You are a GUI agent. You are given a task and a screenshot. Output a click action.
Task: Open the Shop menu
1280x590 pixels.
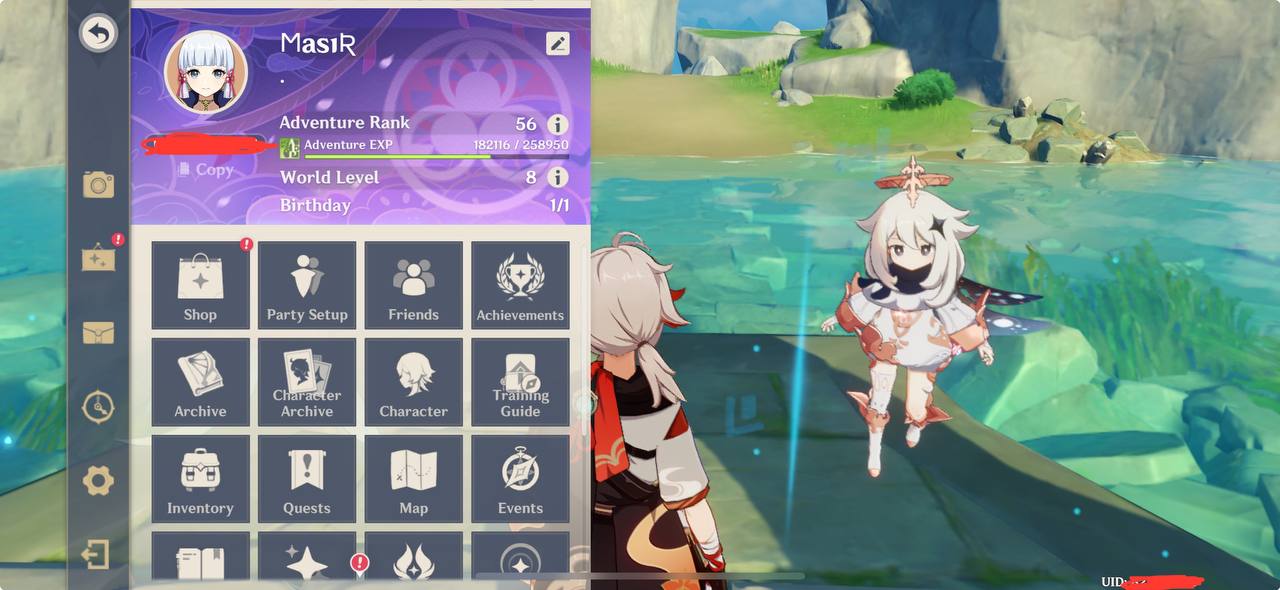click(x=200, y=285)
